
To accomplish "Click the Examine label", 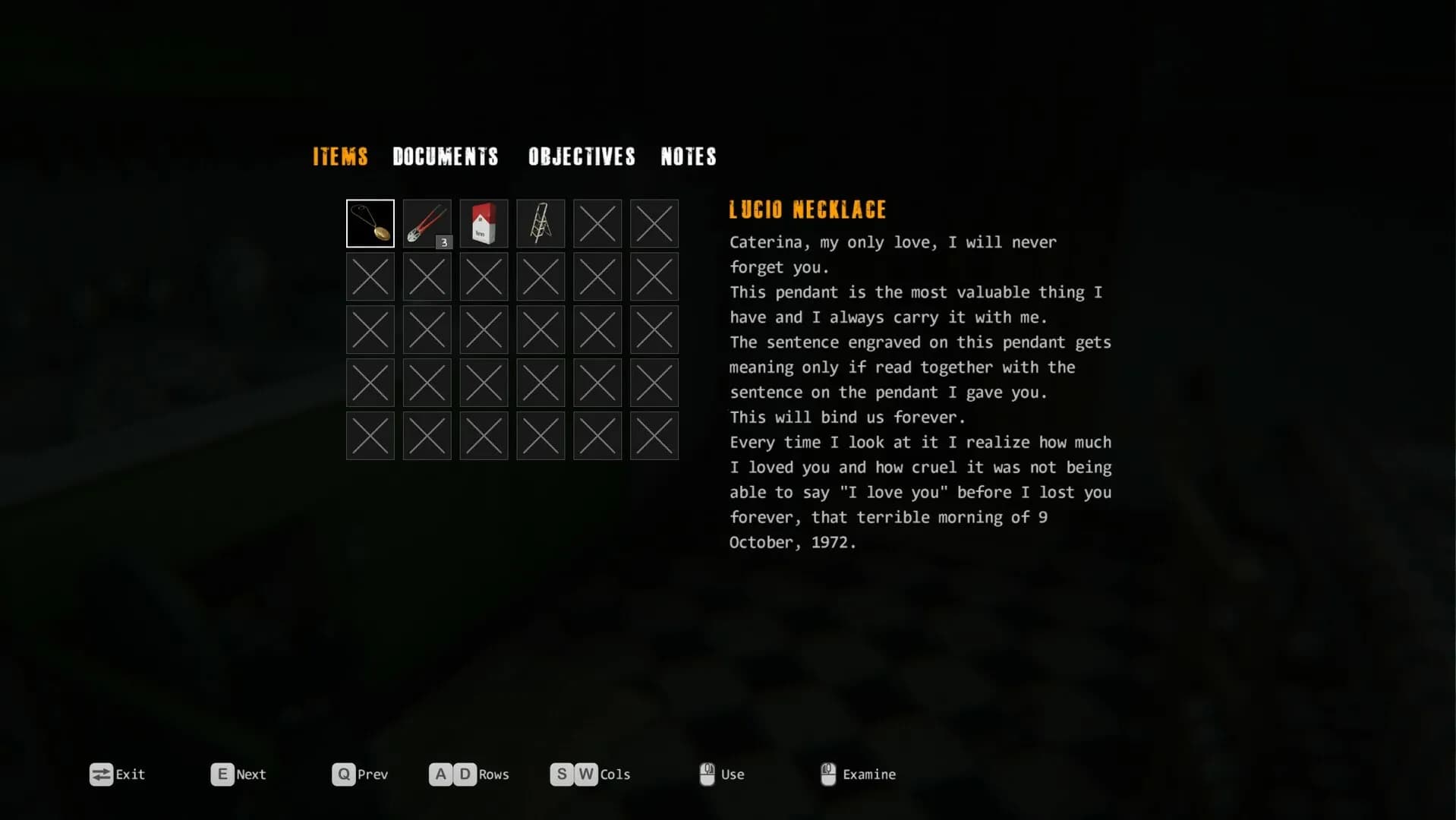I will (x=869, y=774).
